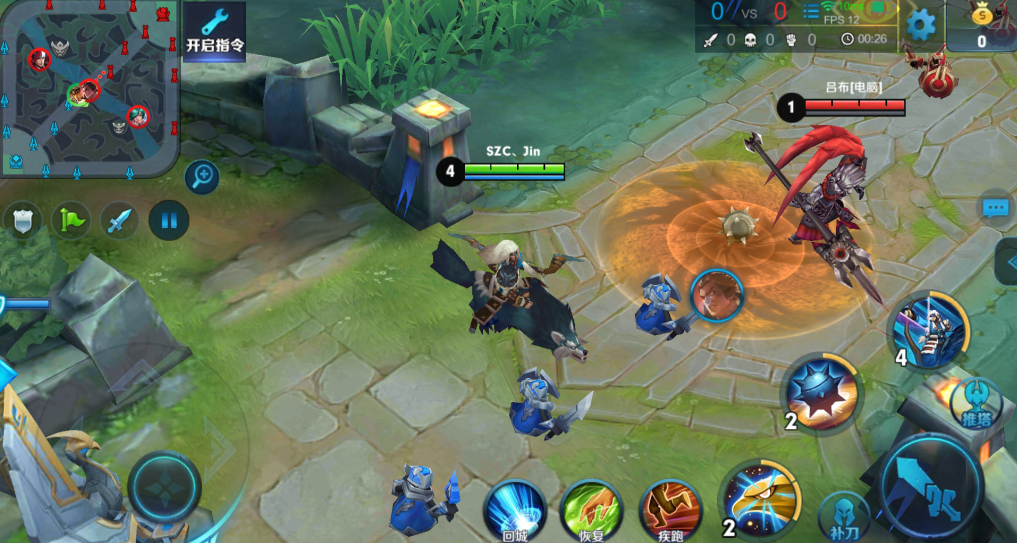Select the shield signal icon

click(x=22, y=220)
